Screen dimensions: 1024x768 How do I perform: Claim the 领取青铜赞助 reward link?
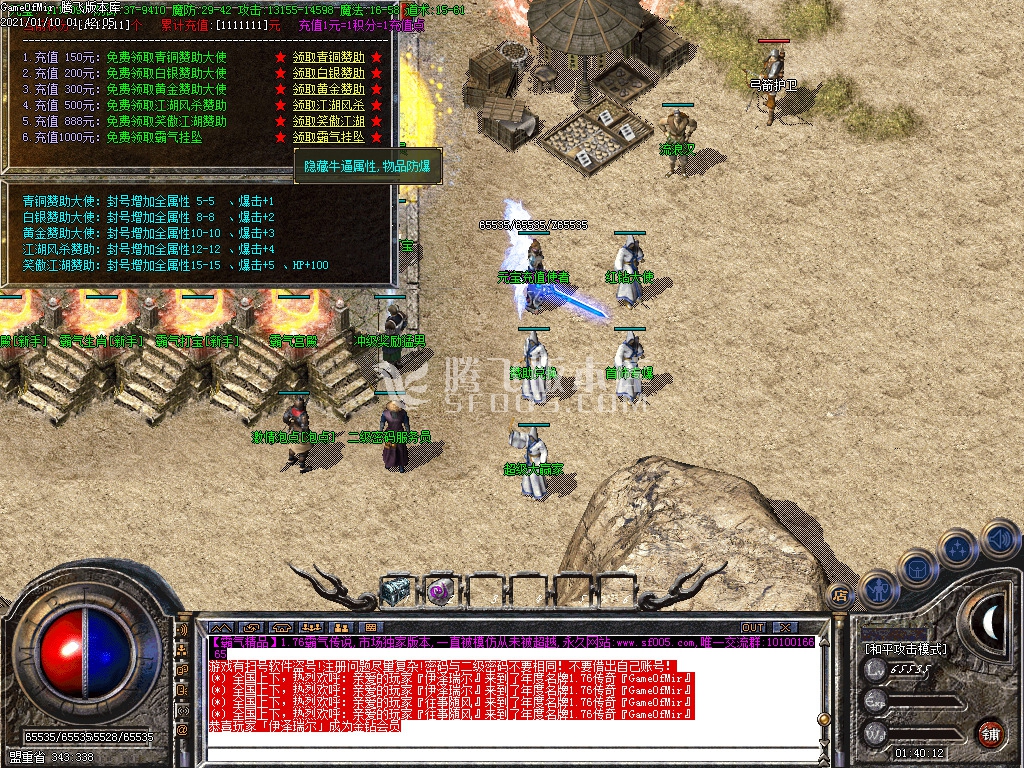pos(328,57)
